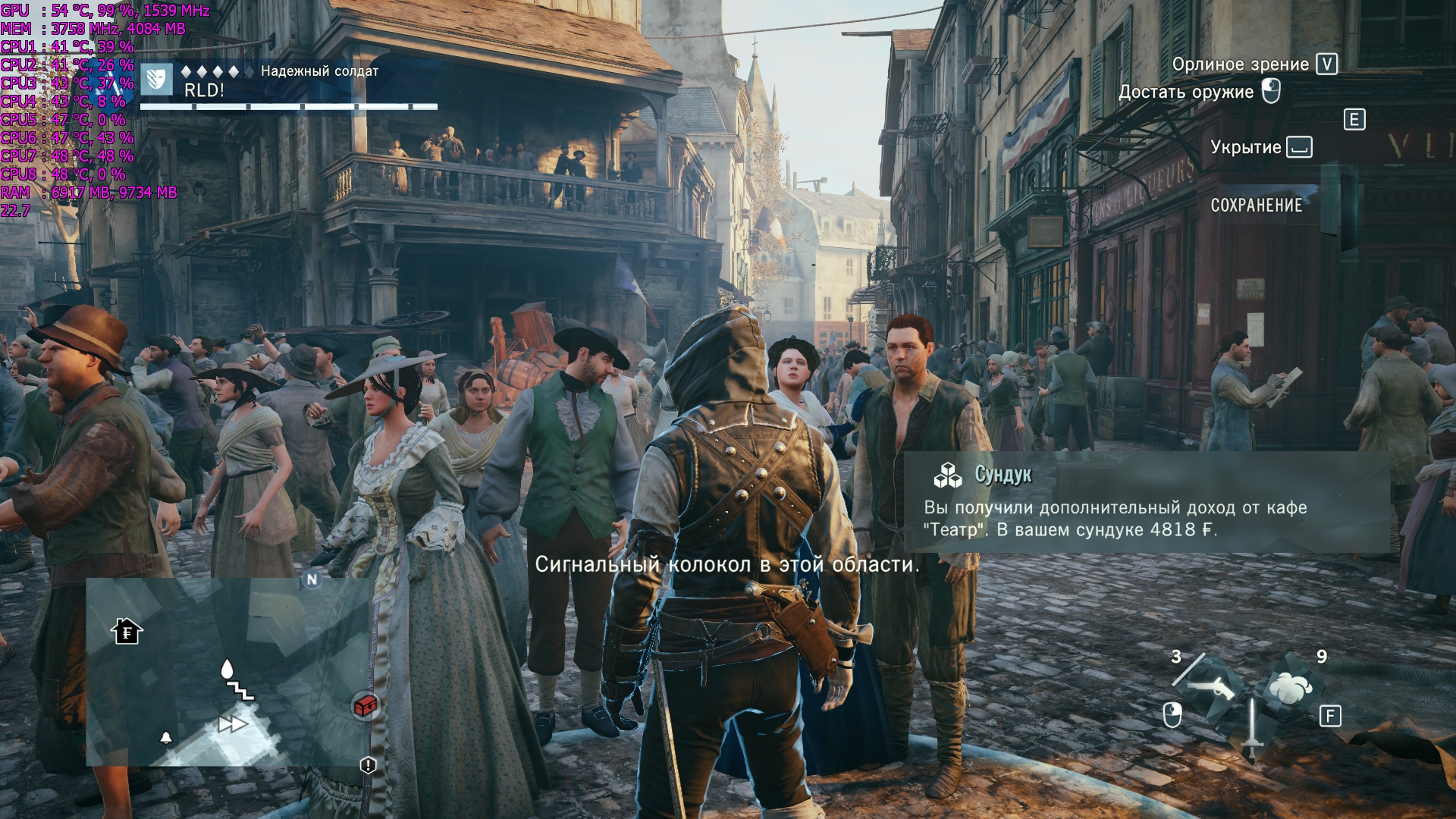Image resolution: width=1456 pixels, height=819 pixels.
Task: Click the signal bell marker on minimap
Action: (x=166, y=737)
